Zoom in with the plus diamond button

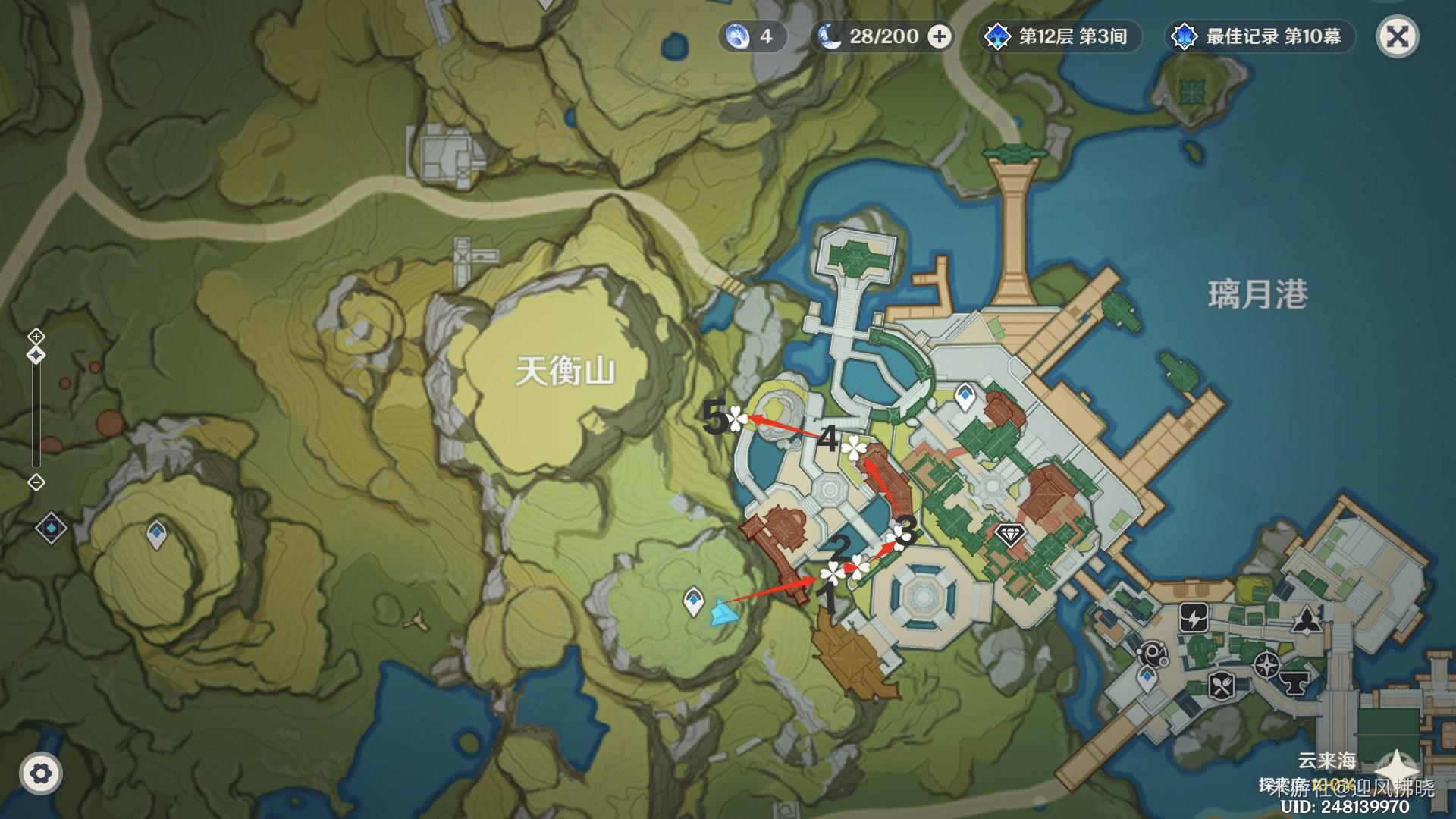coord(36,336)
